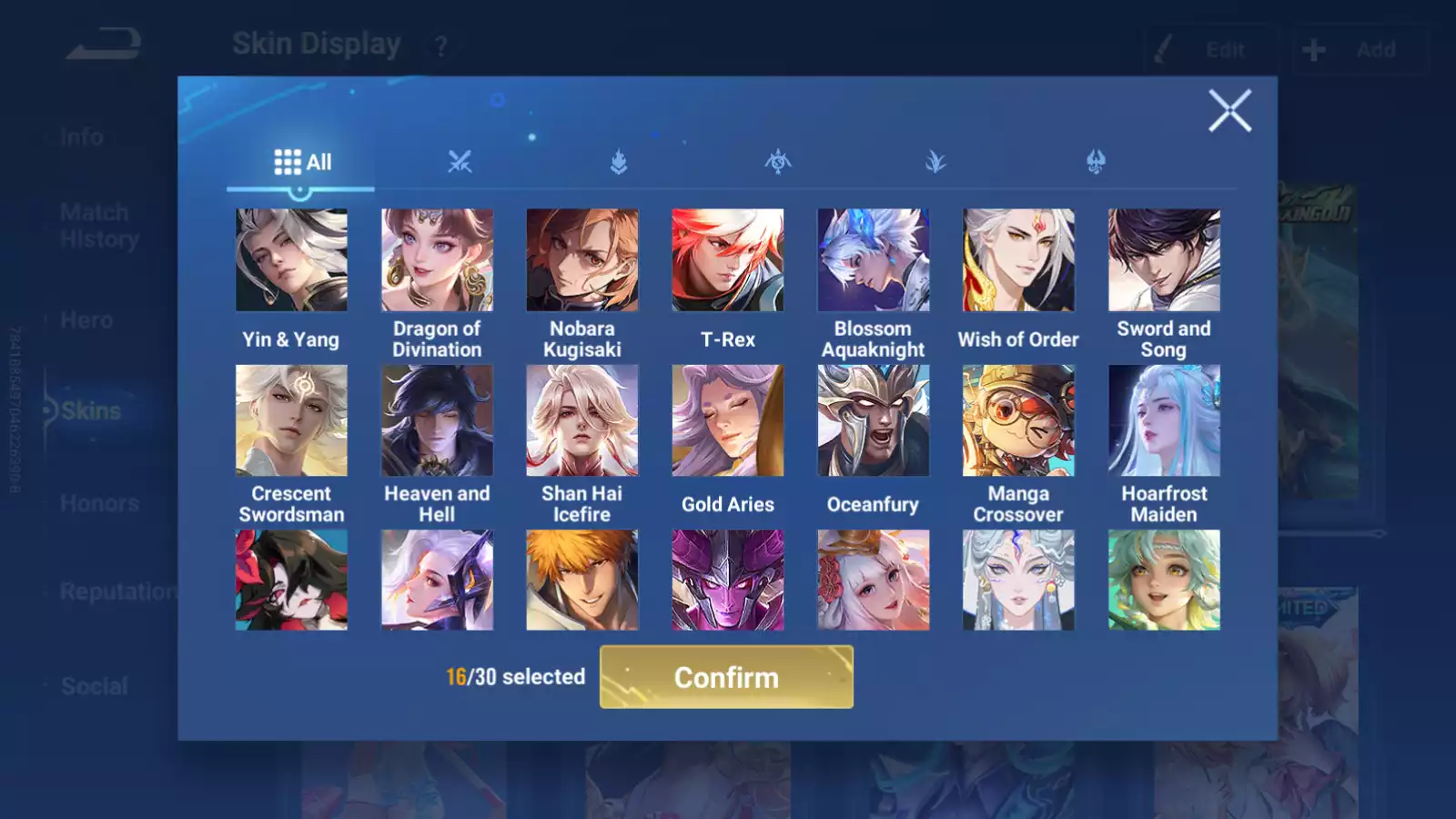Select the Shan Hai Icefire skin

click(x=582, y=420)
